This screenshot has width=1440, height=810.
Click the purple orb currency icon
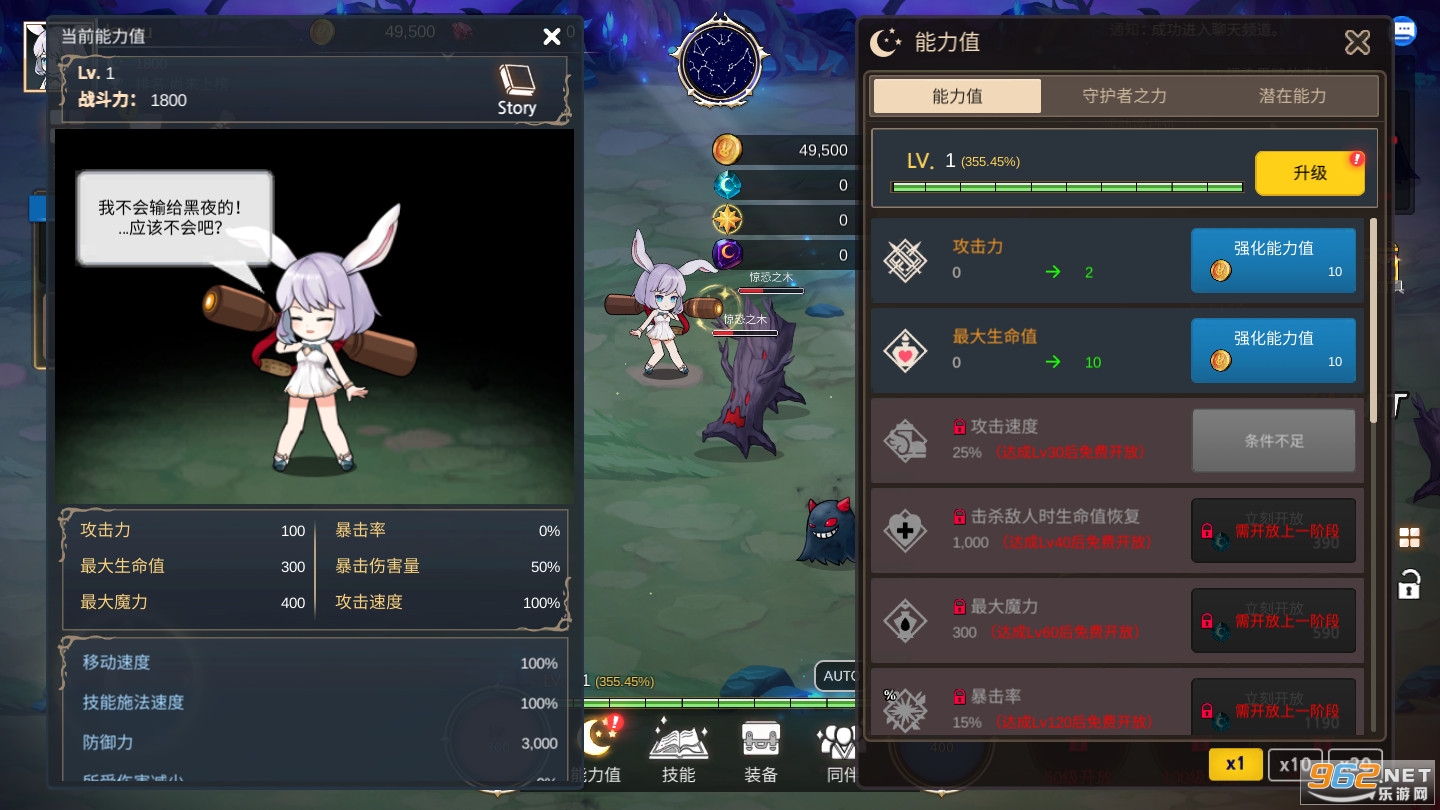[x=727, y=254]
